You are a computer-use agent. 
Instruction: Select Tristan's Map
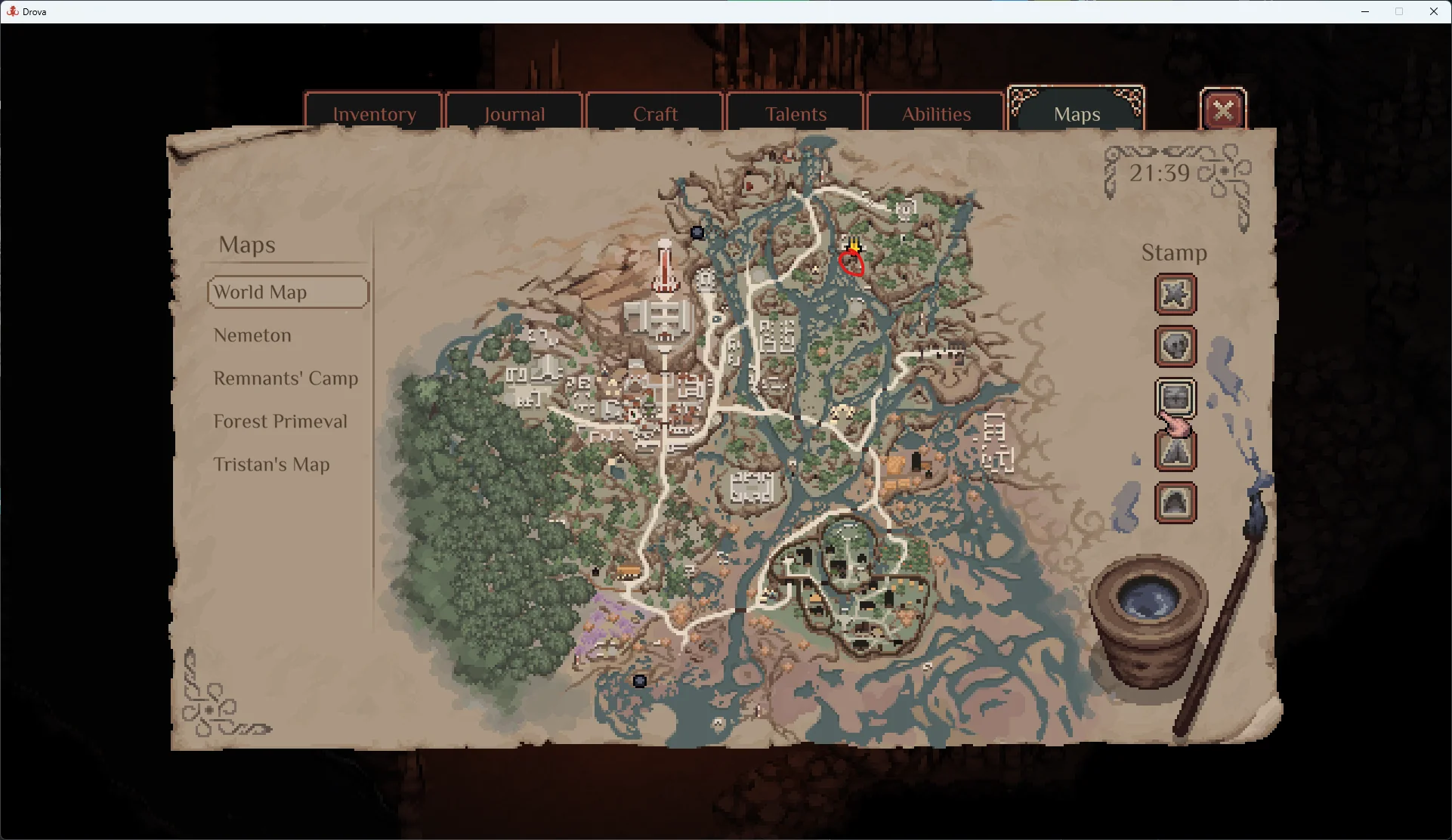(x=272, y=464)
